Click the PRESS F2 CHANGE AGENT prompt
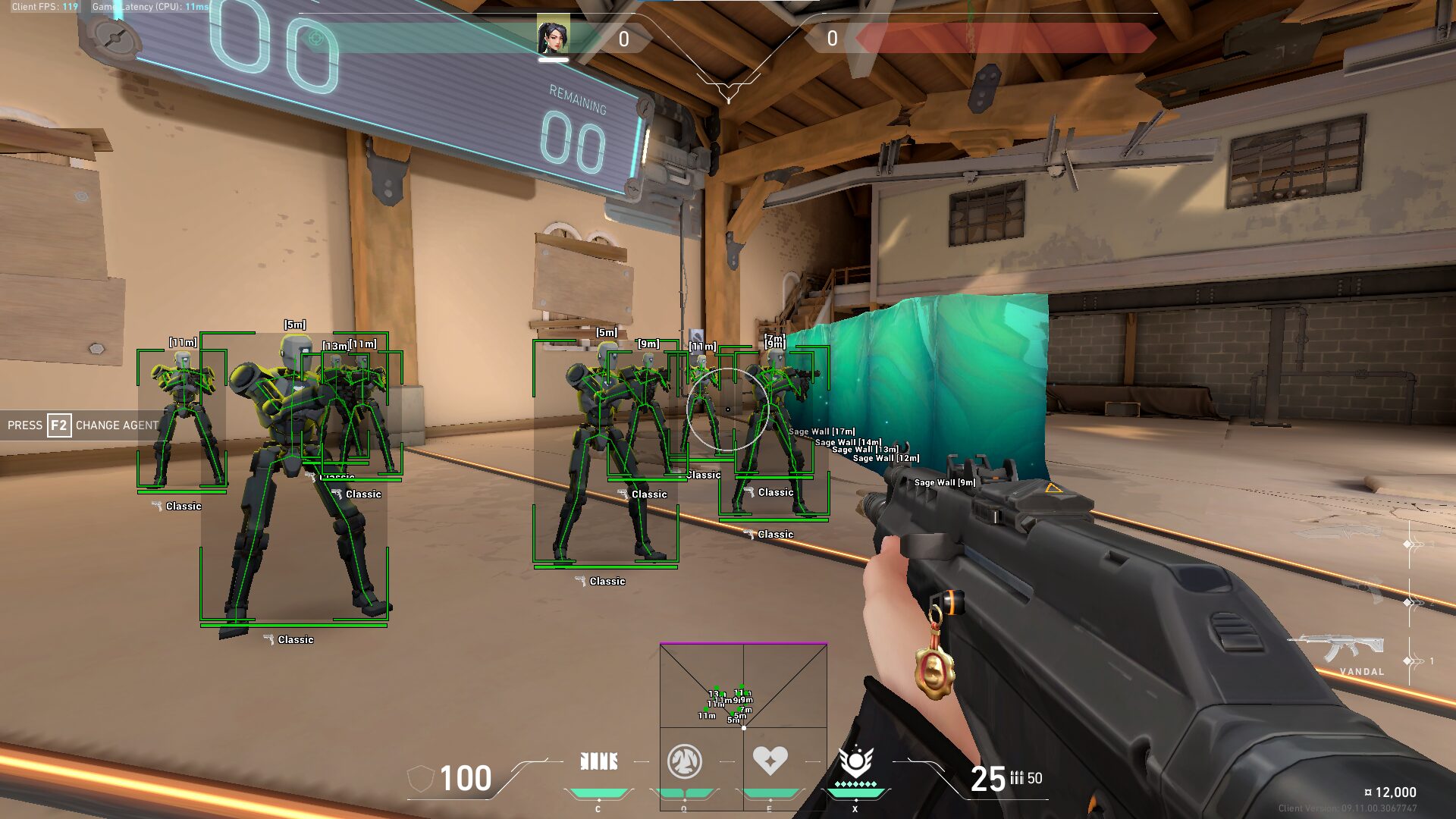This screenshot has height=819, width=1456. click(80, 425)
